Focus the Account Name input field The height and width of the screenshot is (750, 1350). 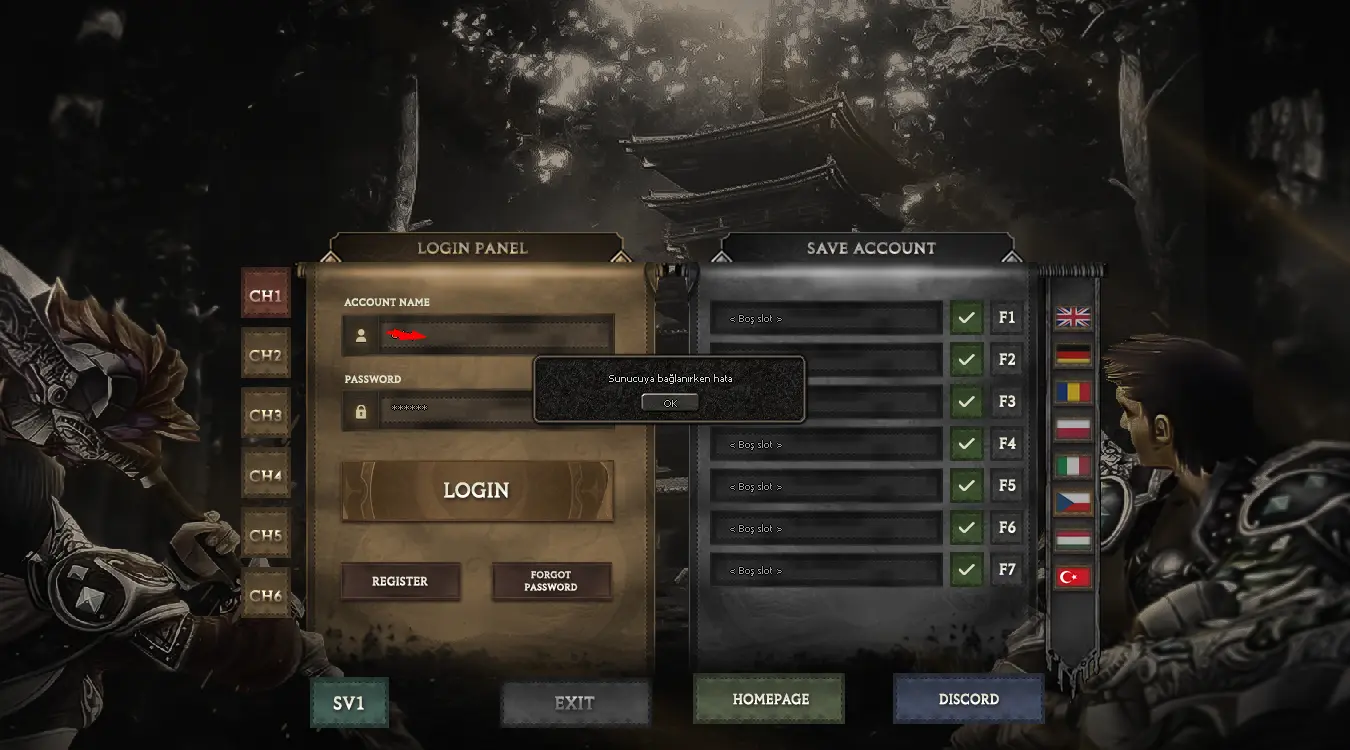click(x=495, y=335)
